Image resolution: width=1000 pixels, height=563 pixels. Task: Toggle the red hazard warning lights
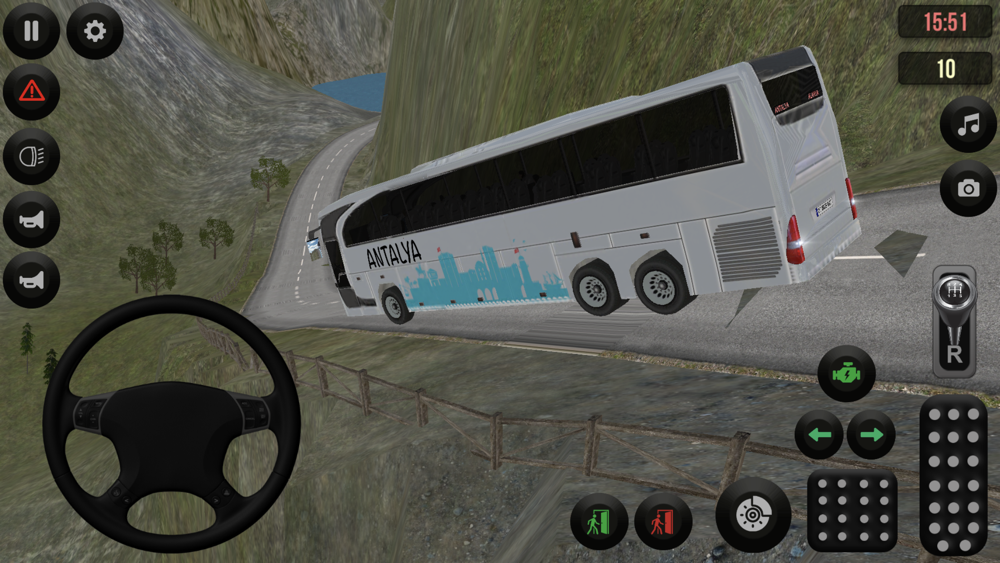31,92
